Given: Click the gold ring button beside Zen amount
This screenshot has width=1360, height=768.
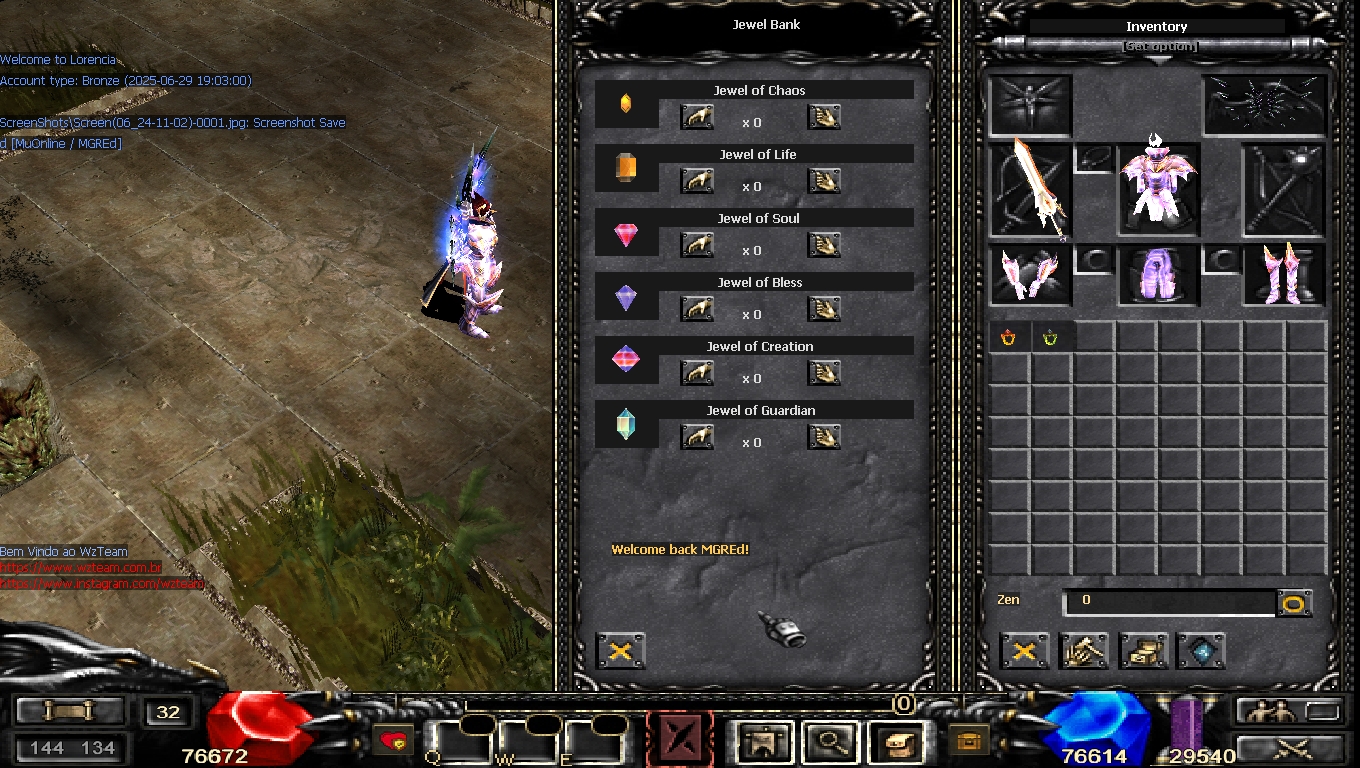Looking at the screenshot, I should pos(1294,603).
